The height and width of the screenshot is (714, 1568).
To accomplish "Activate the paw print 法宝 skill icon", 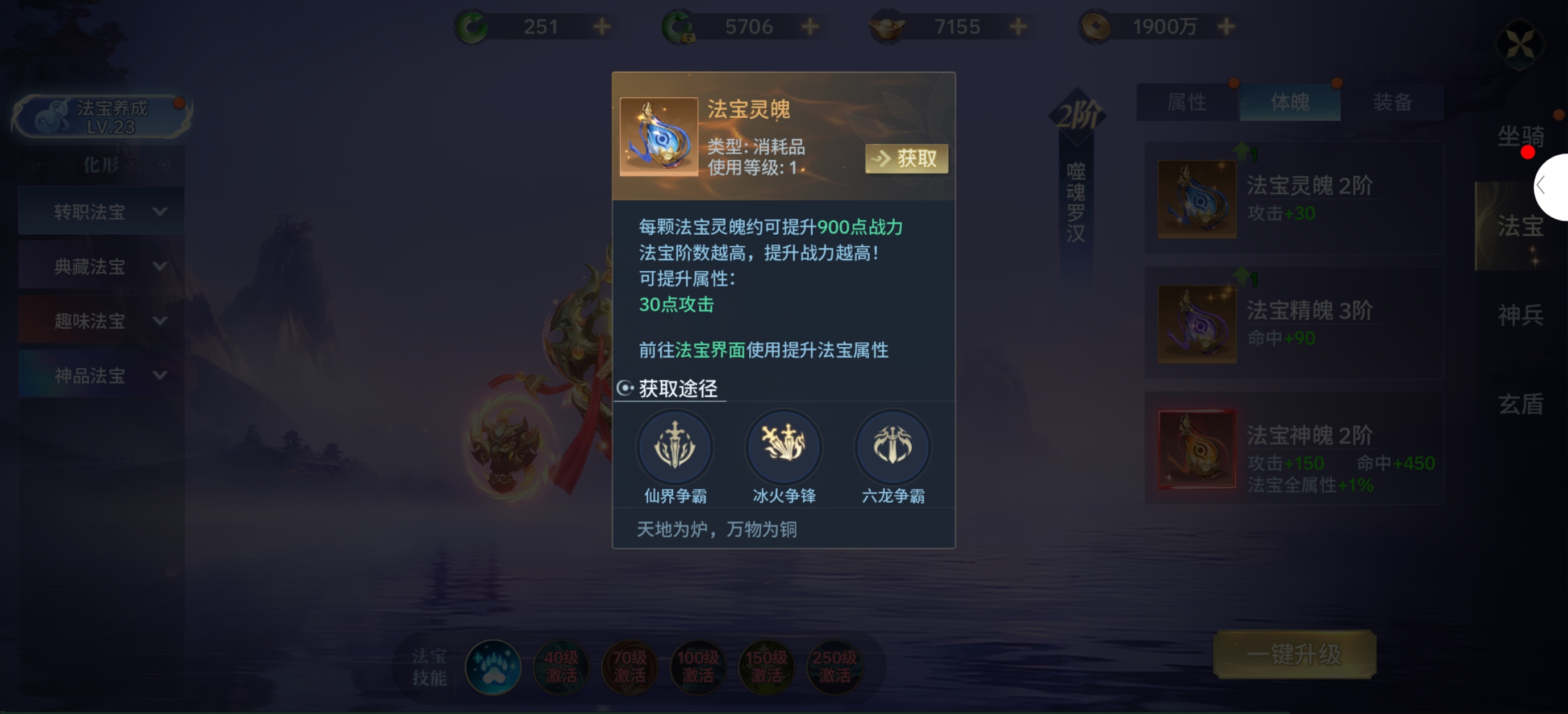I will coord(493,667).
